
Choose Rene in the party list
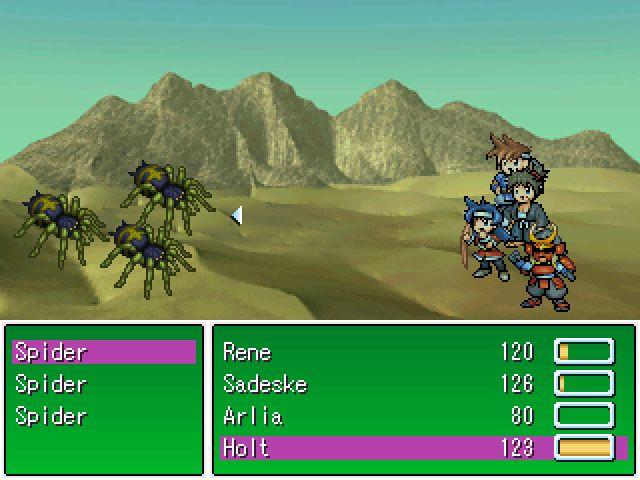tap(422, 352)
